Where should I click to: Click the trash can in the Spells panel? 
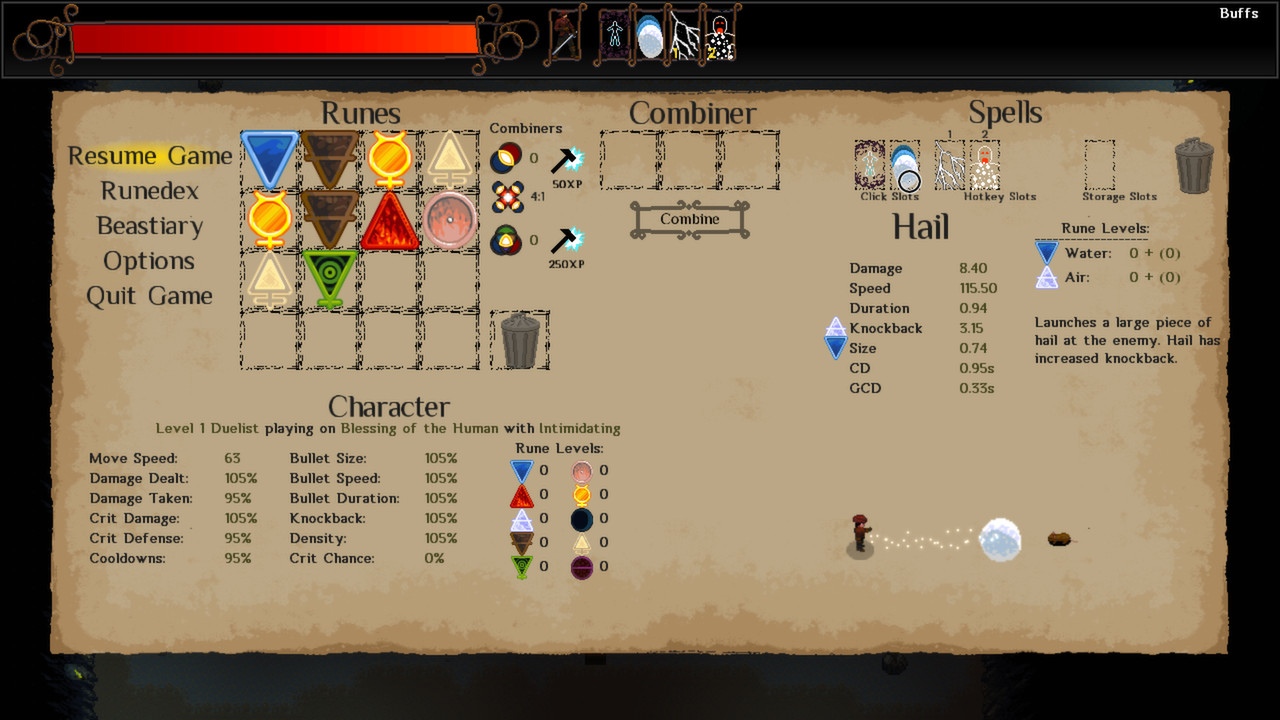click(x=1194, y=166)
